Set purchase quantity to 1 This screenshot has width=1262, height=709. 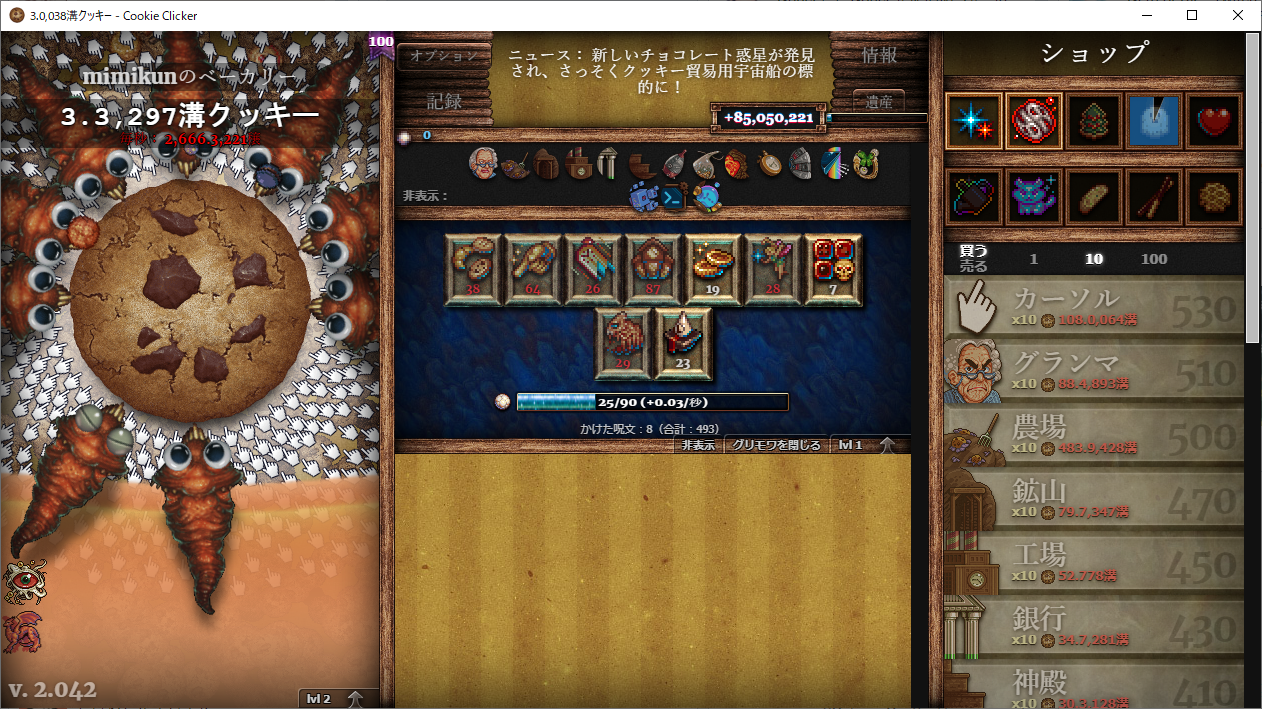[x=1033, y=259]
